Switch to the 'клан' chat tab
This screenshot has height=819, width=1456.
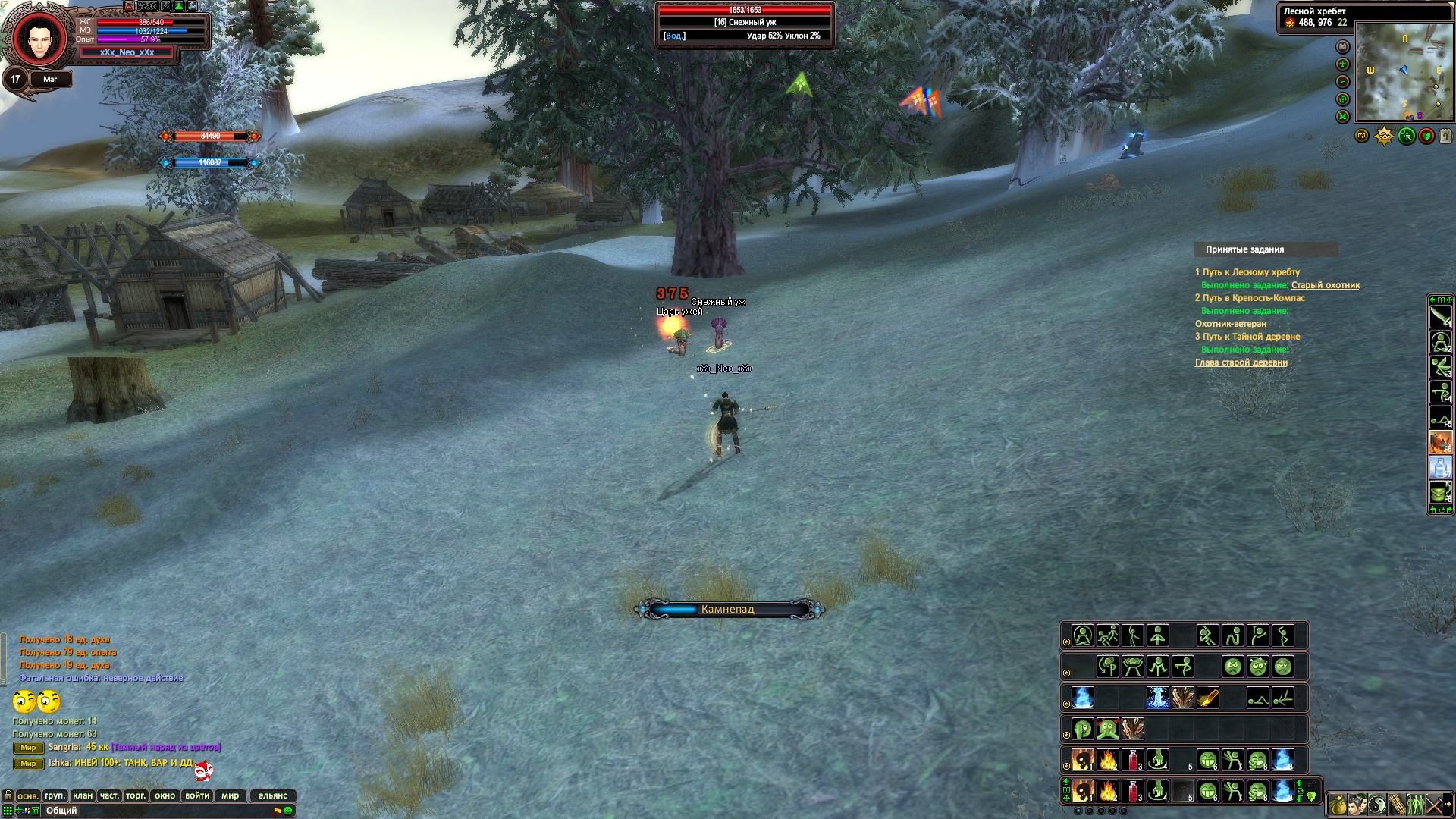[83, 795]
